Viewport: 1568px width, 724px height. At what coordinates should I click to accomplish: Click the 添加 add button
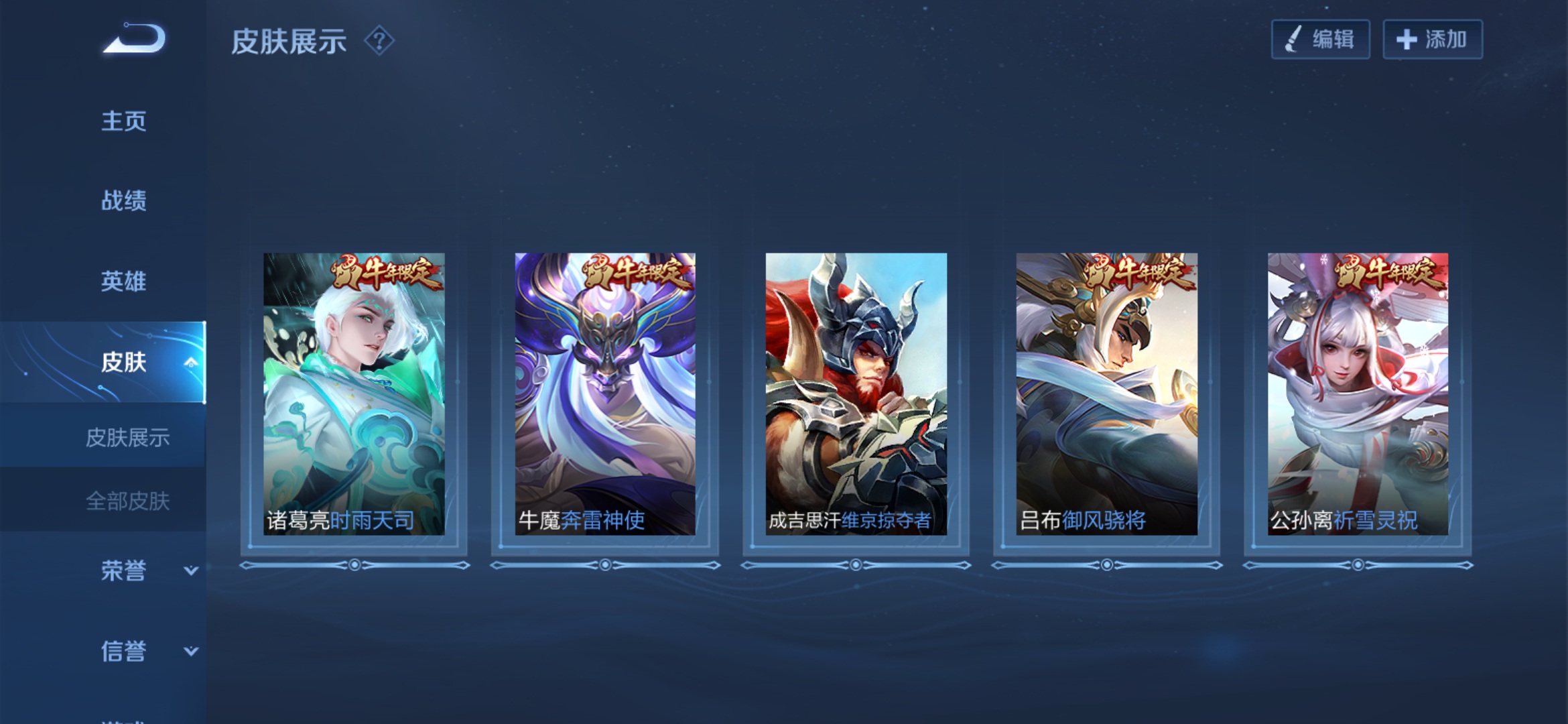coord(1432,40)
